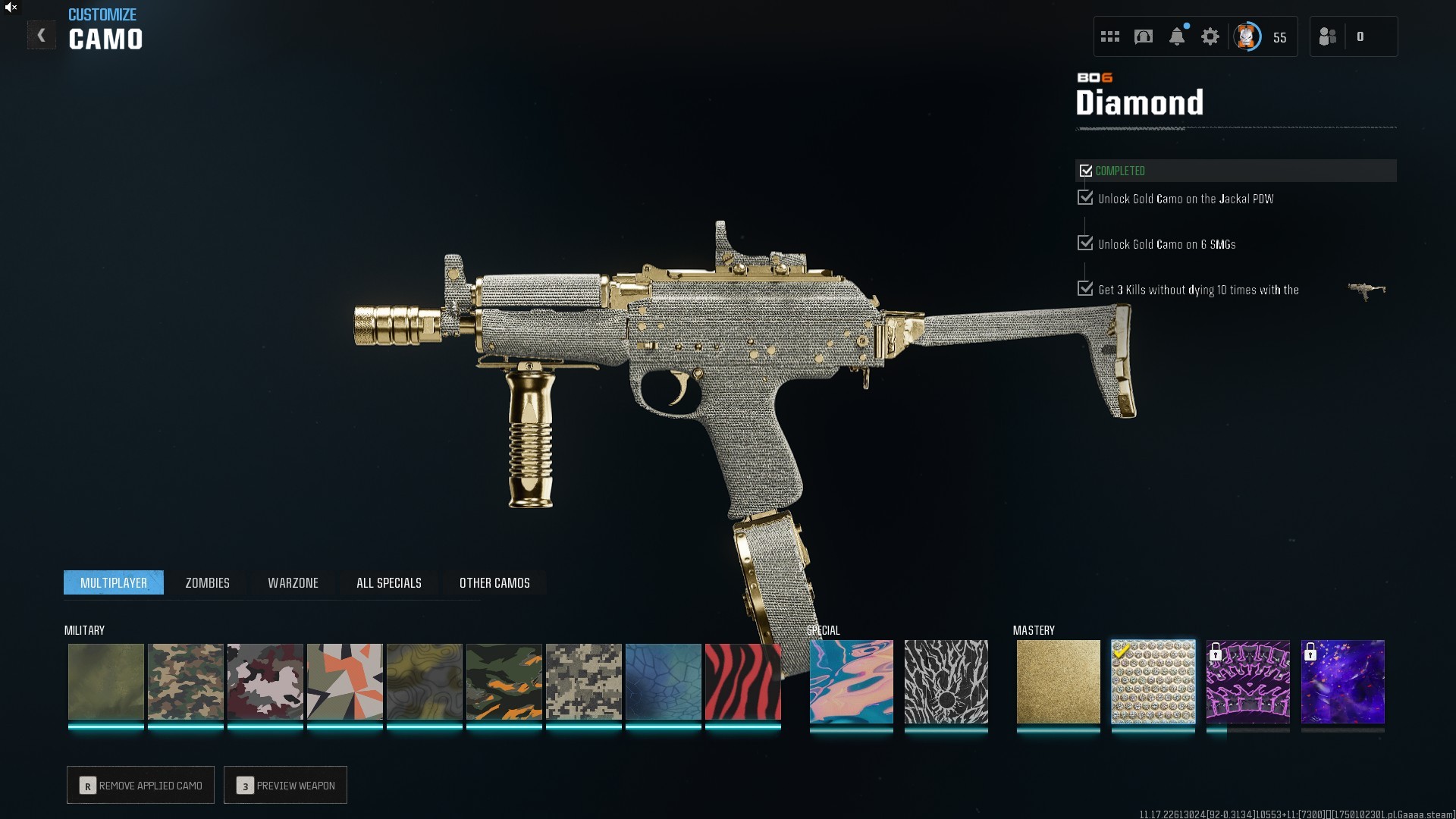
Task: Preview the weapon
Action: click(x=286, y=785)
